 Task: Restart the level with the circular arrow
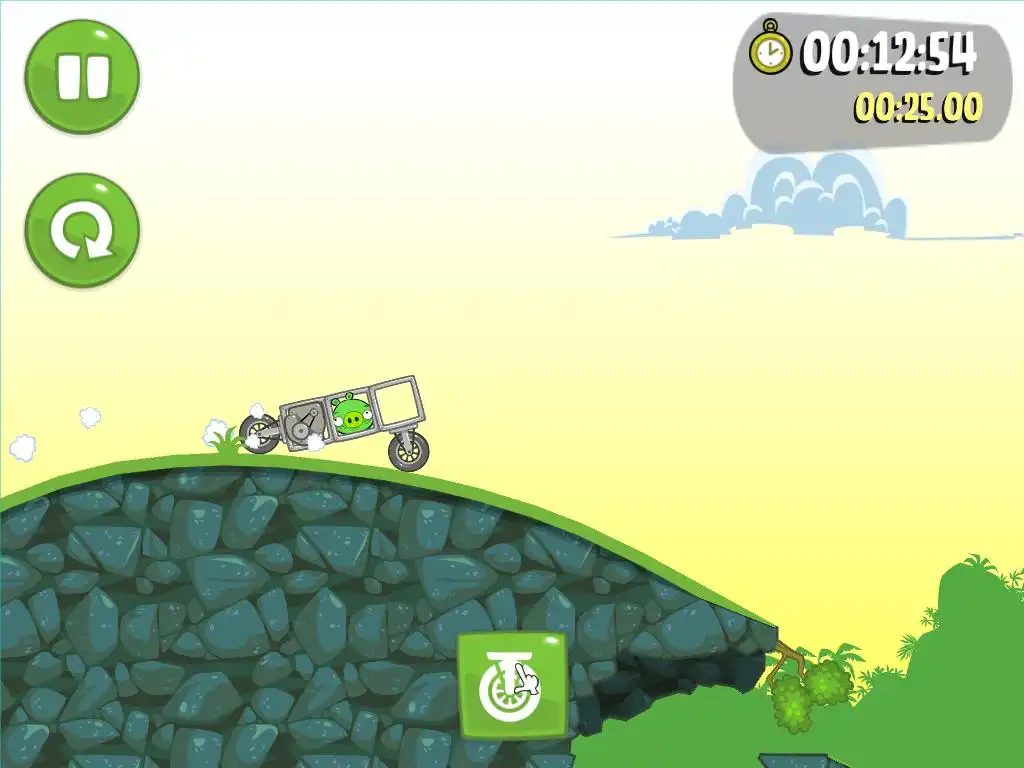pyautogui.click(x=82, y=230)
